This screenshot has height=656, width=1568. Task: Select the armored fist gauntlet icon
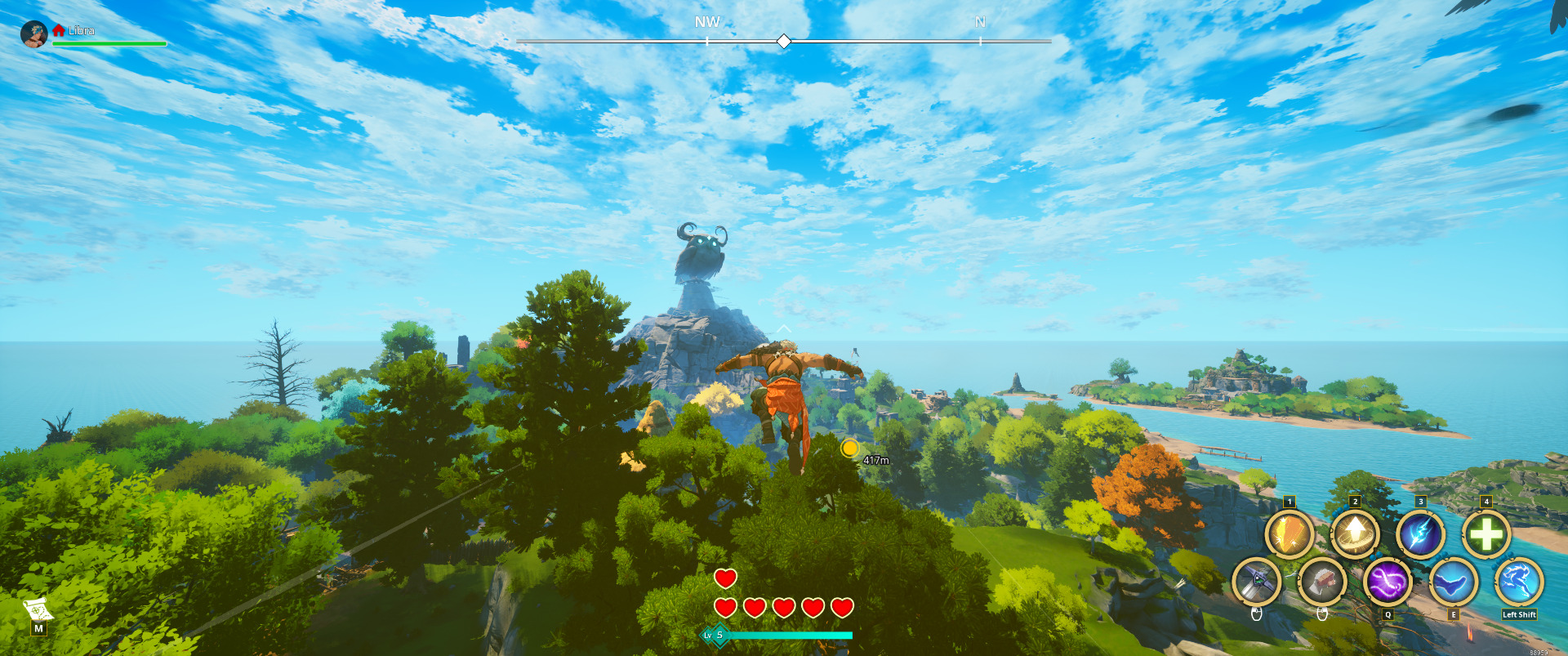click(1322, 582)
